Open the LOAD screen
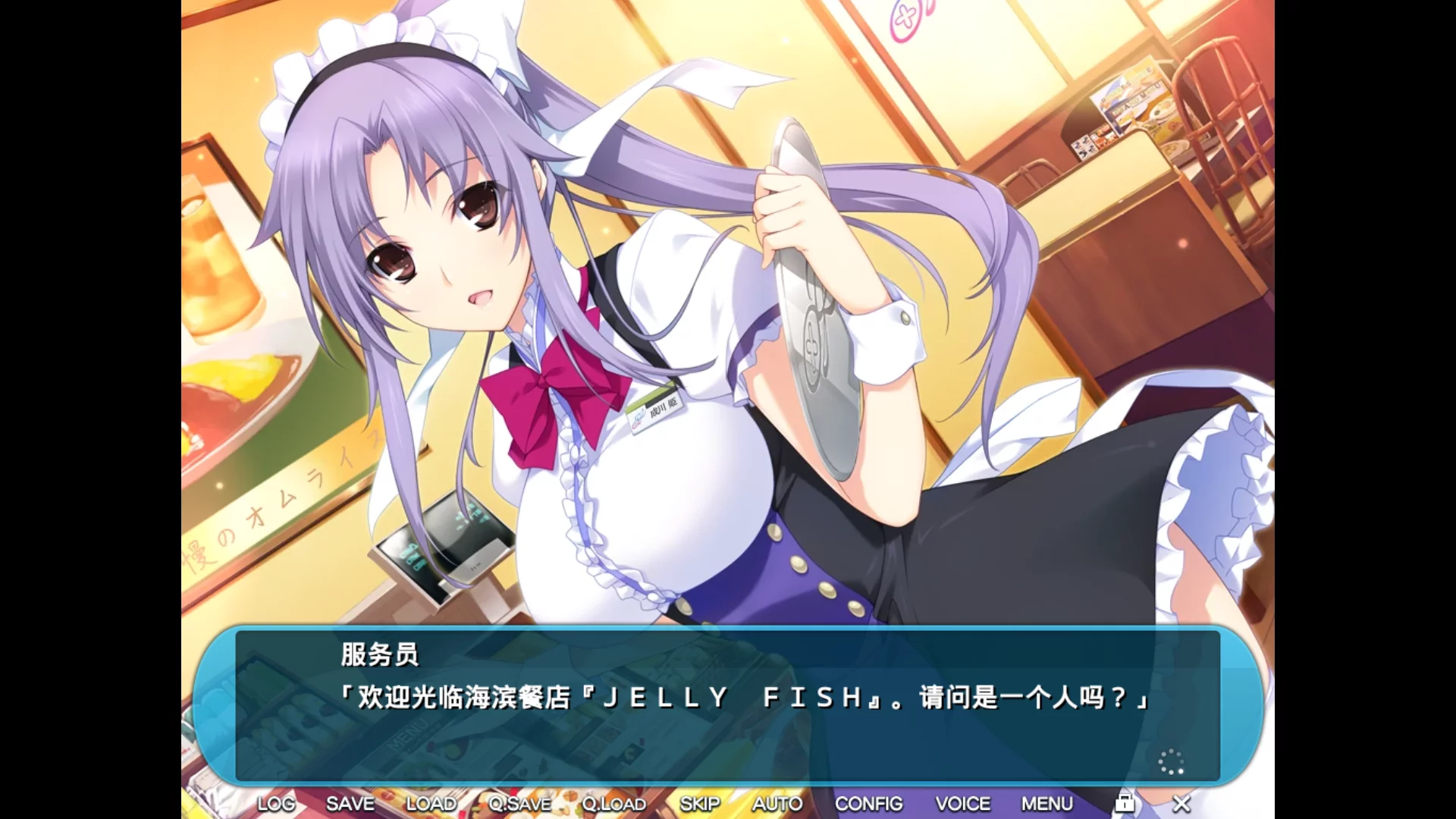 pos(431,803)
